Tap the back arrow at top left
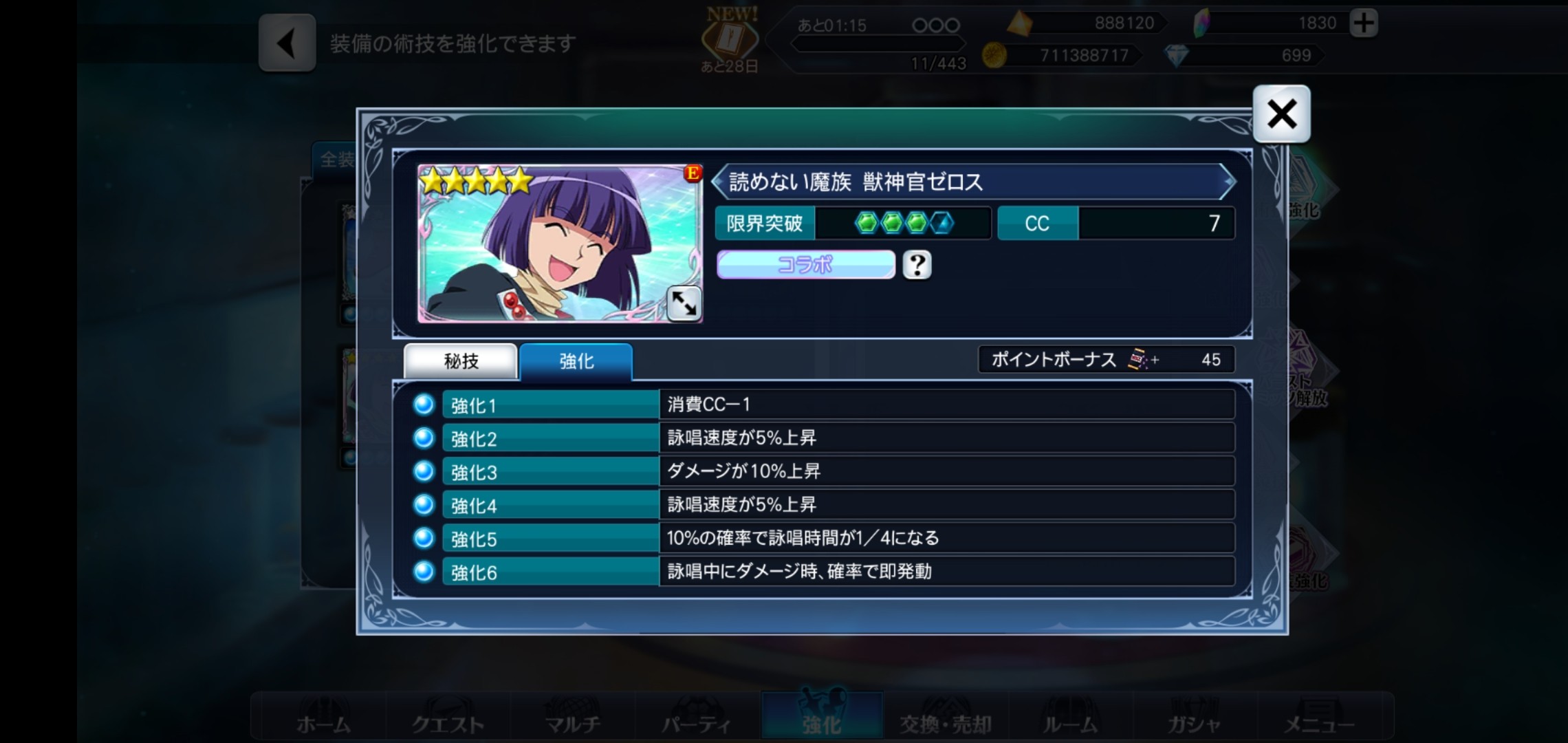 point(287,43)
